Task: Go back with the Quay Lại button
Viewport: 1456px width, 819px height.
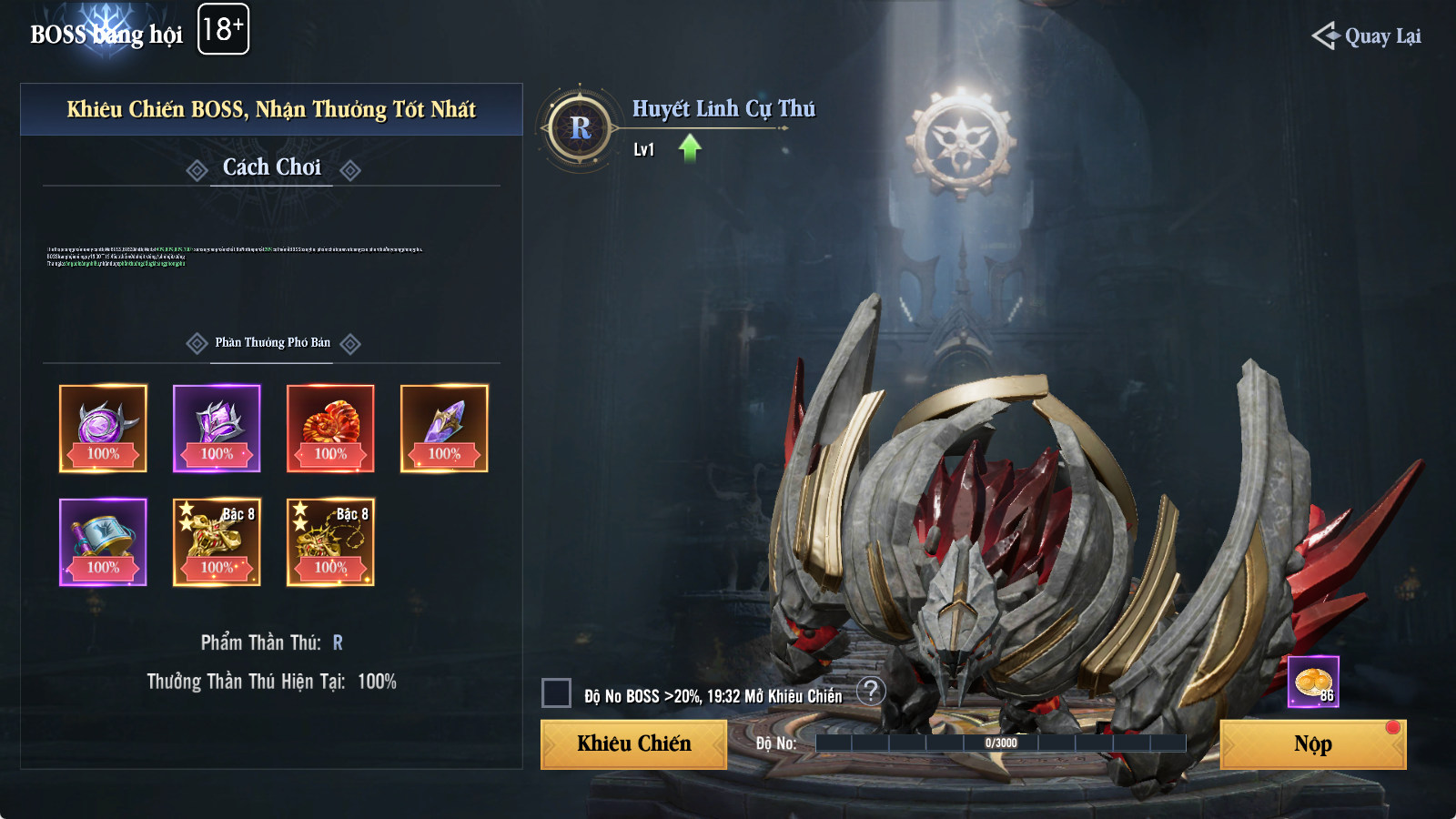Action: point(1367,36)
